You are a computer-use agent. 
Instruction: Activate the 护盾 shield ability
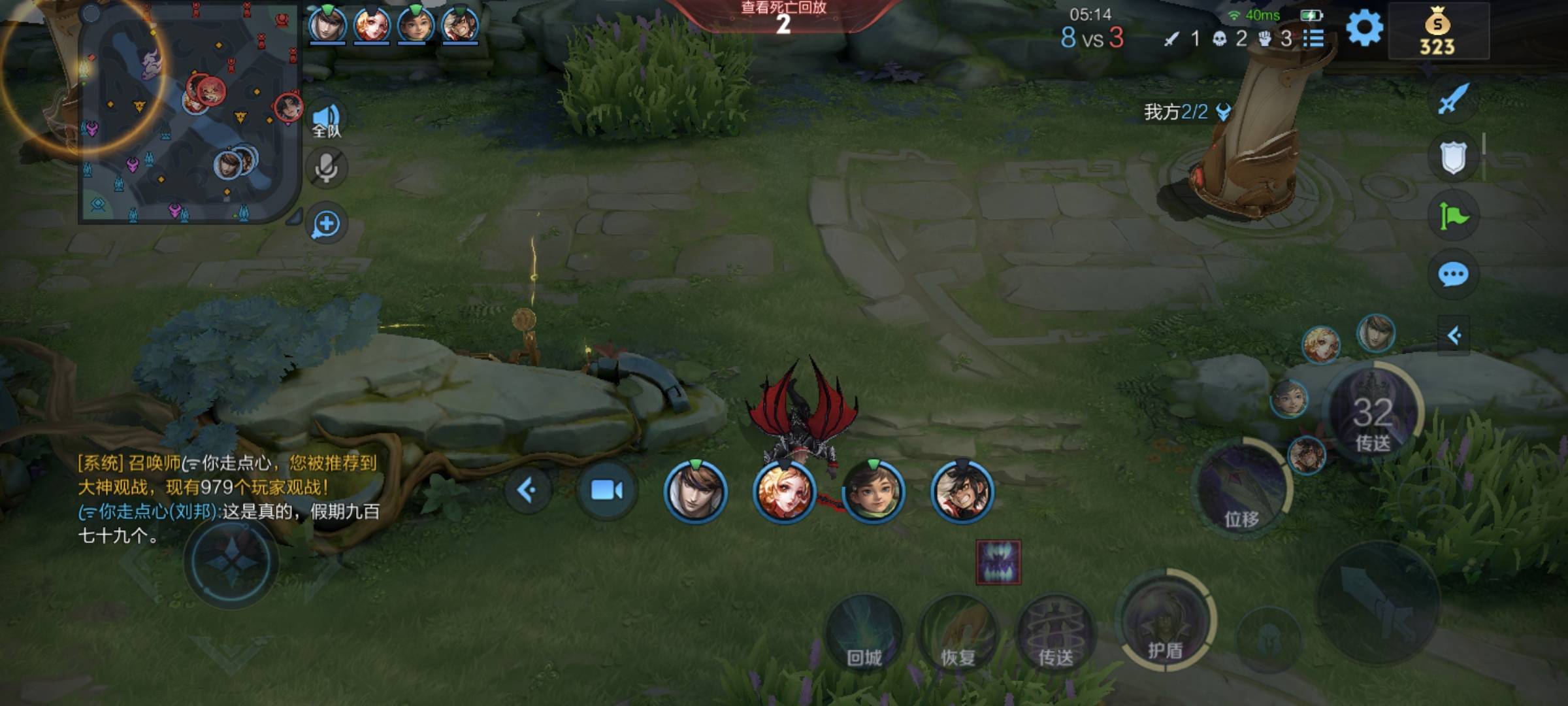coord(1166,621)
